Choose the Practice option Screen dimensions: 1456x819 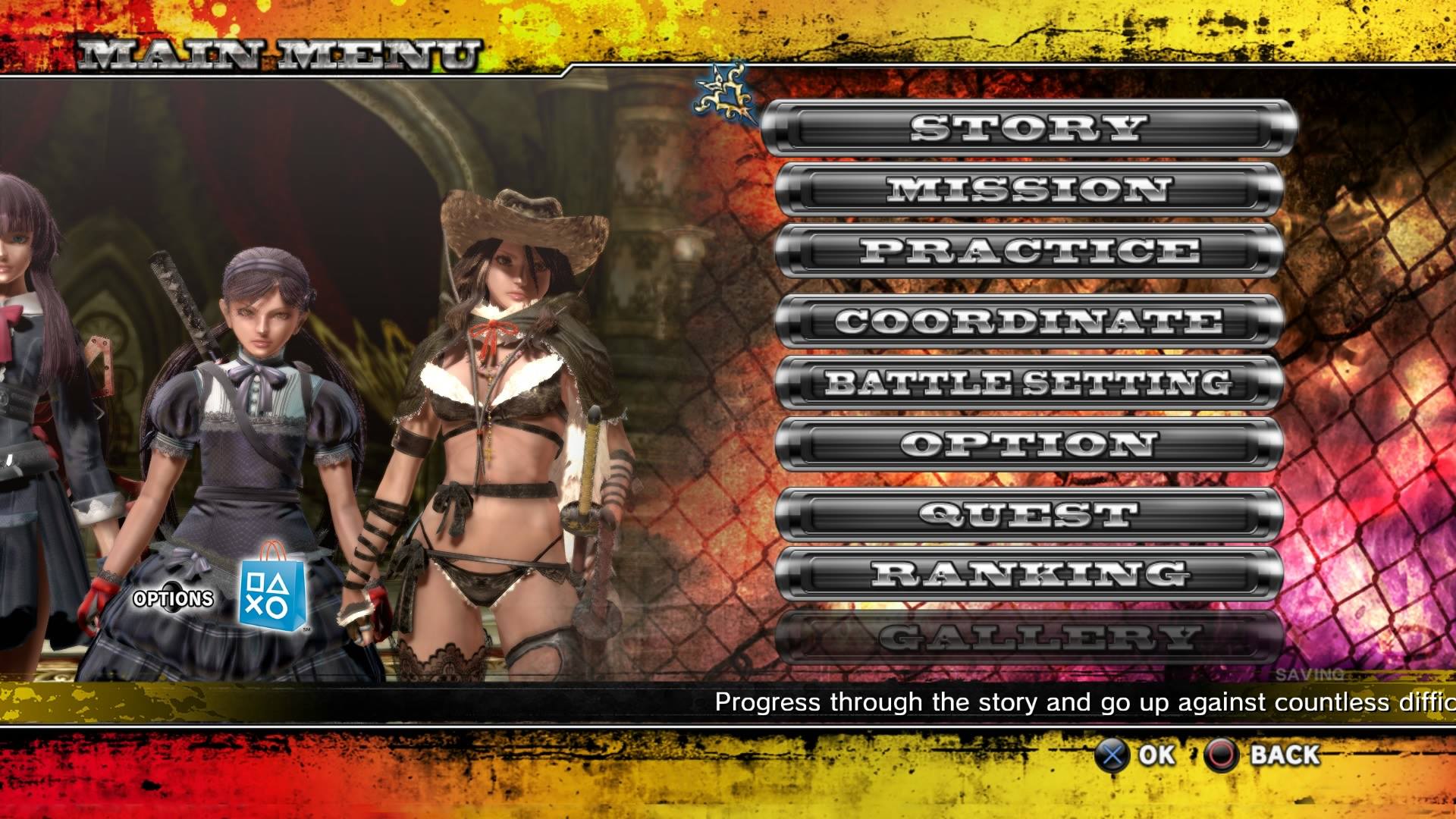pyautogui.click(x=1028, y=251)
